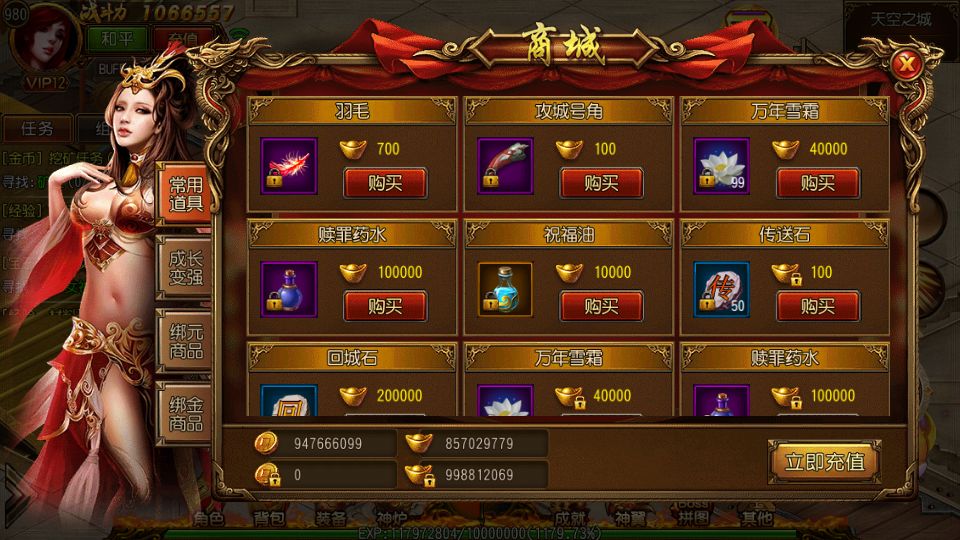This screenshot has height=540, width=960.
Task: Show the 绑金商品 category
Action: [185, 410]
